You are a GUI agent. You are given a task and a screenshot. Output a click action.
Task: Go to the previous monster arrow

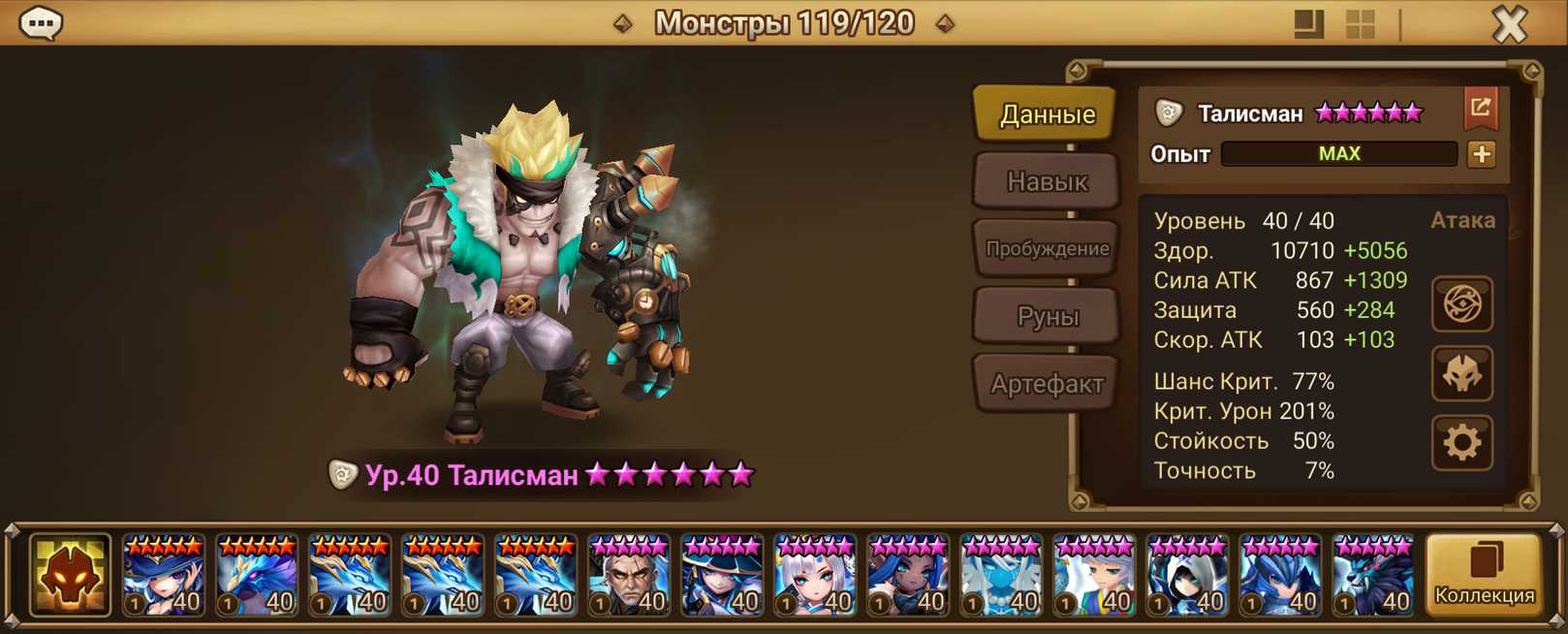click(623, 23)
